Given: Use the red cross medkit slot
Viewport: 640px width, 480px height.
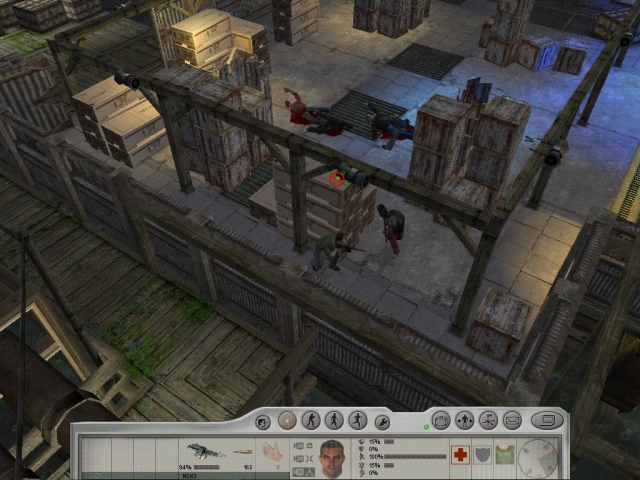Looking at the screenshot, I should click(460, 455).
